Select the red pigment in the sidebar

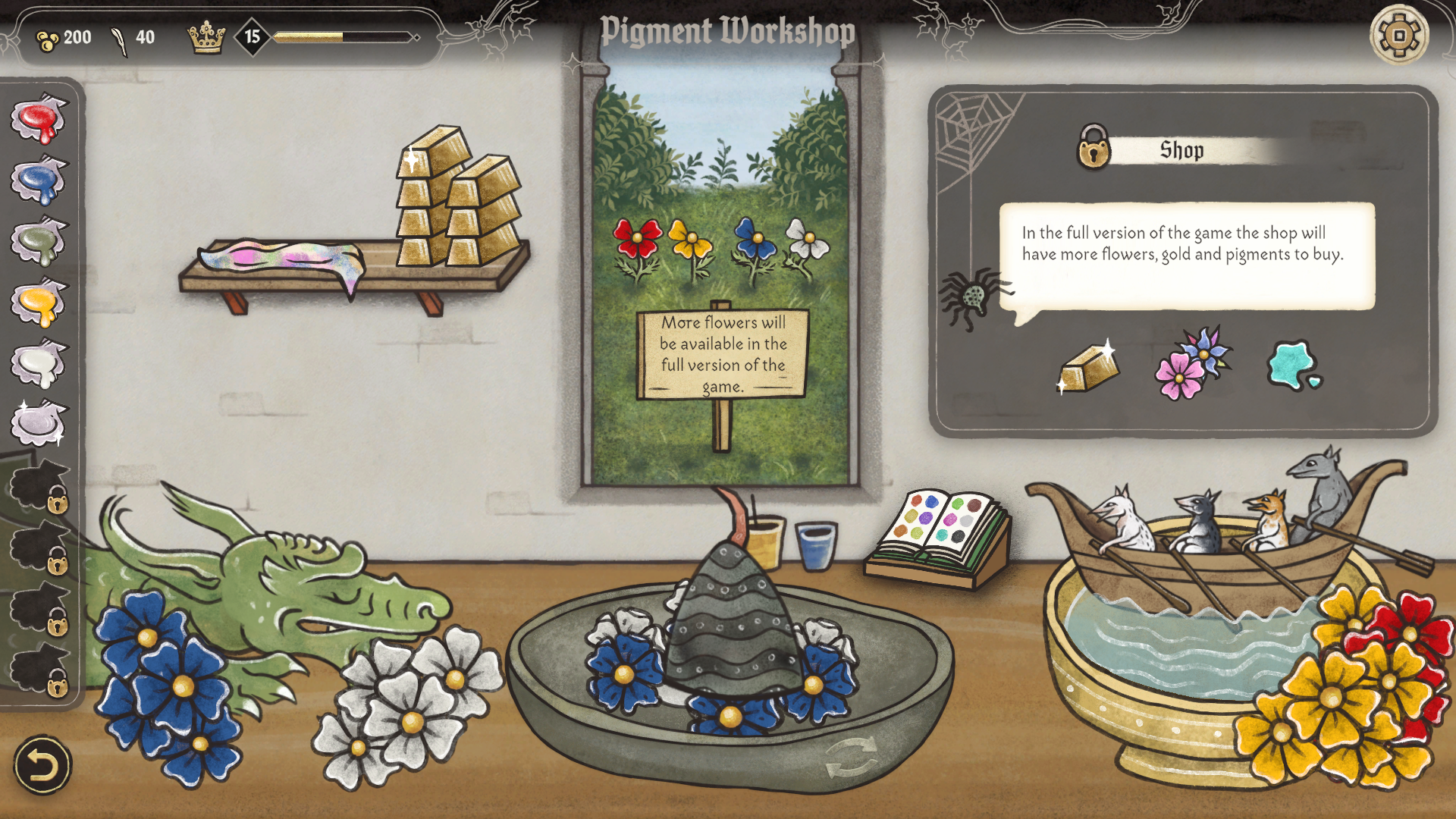coord(39,120)
